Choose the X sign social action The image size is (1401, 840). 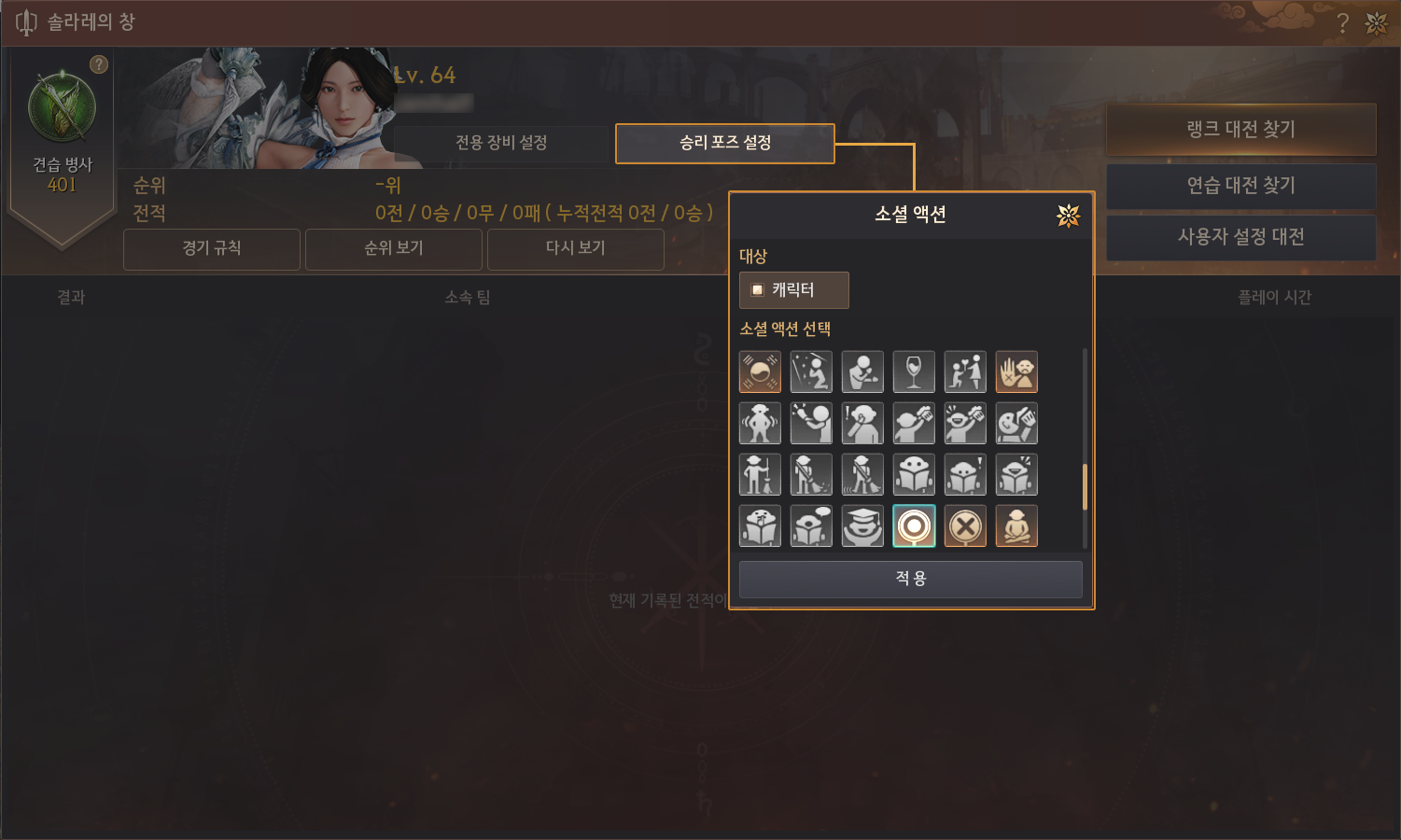[965, 526]
